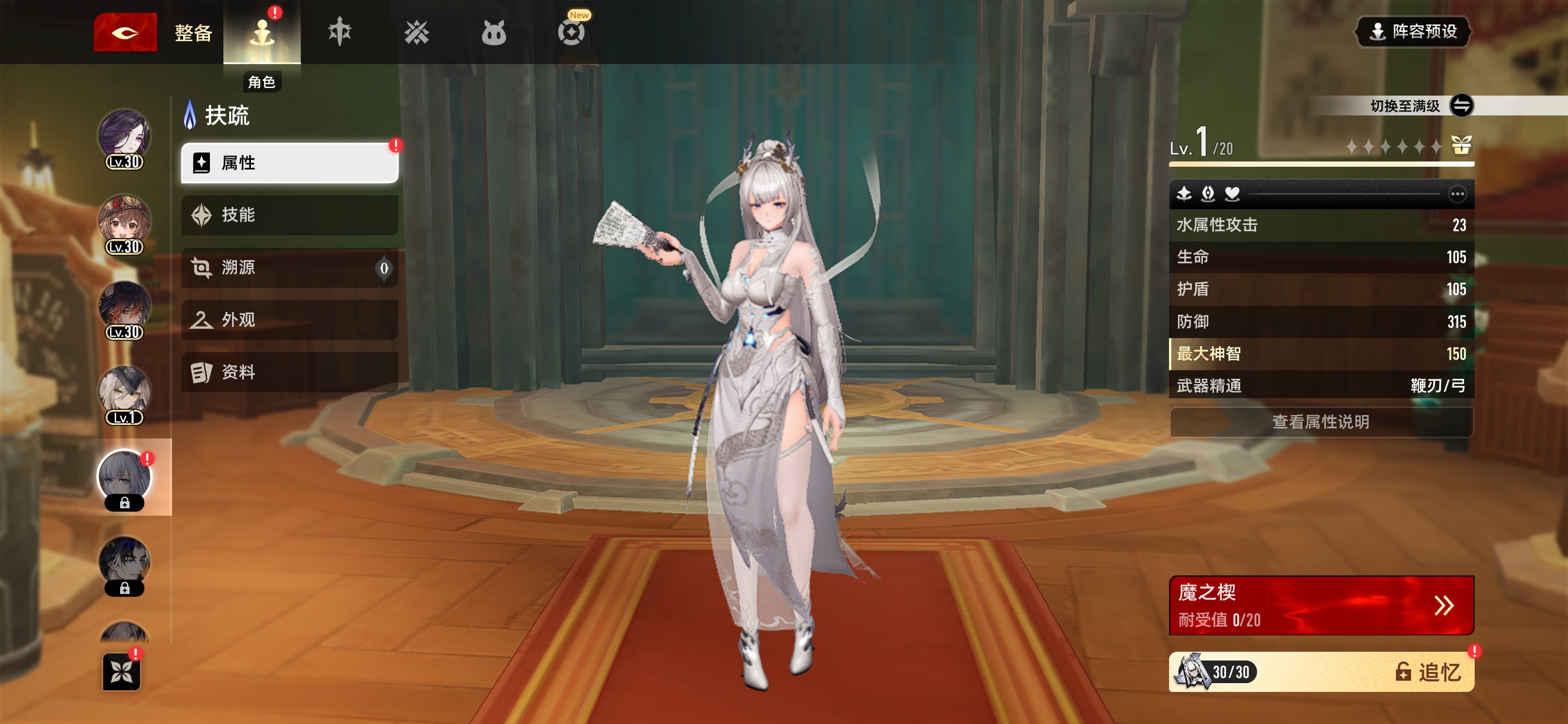Open 阵容预设 lineup presets

(1413, 31)
